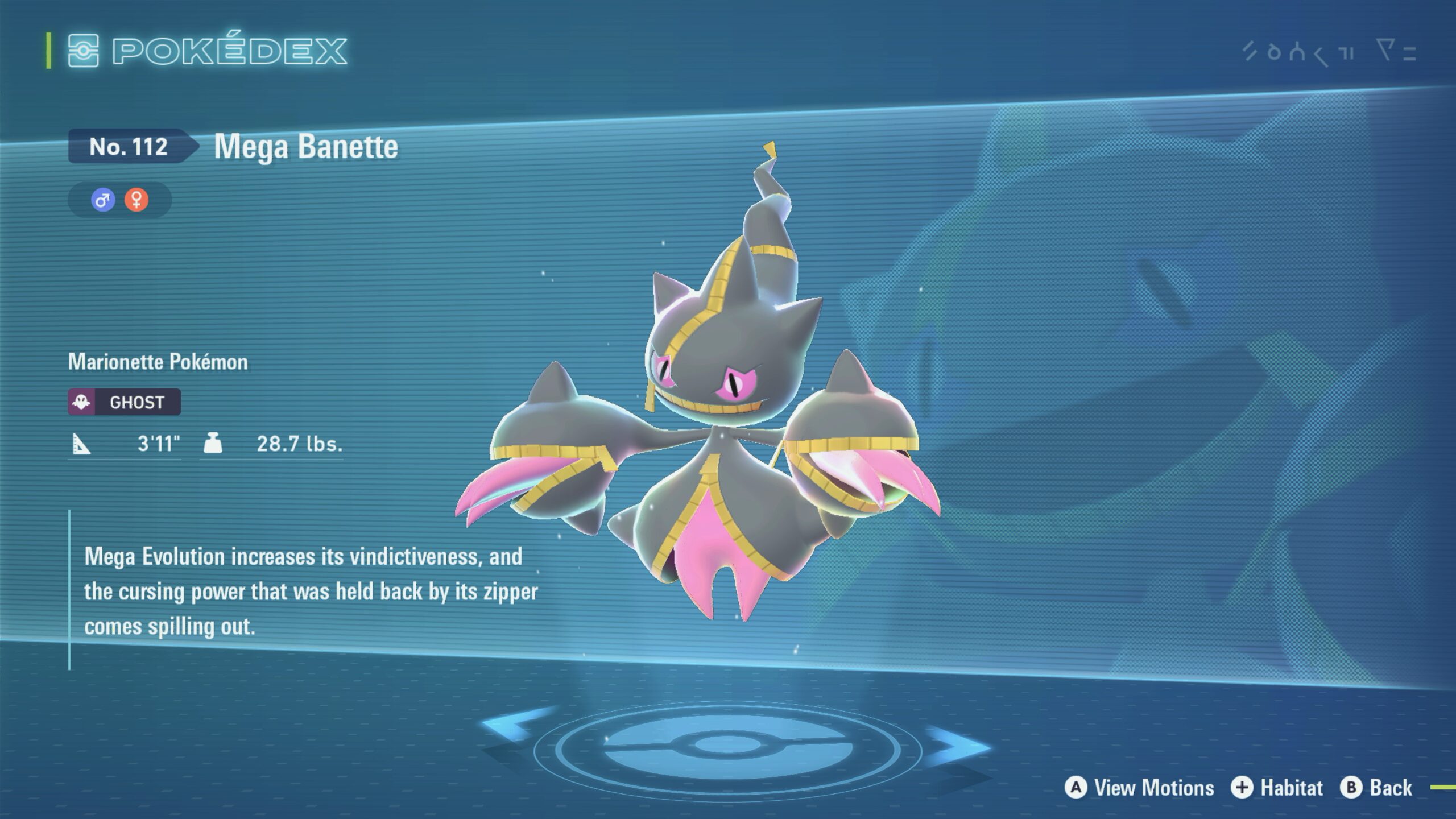Select the female gender icon
This screenshot has height=819, width=1456.
tap(136, 200)
